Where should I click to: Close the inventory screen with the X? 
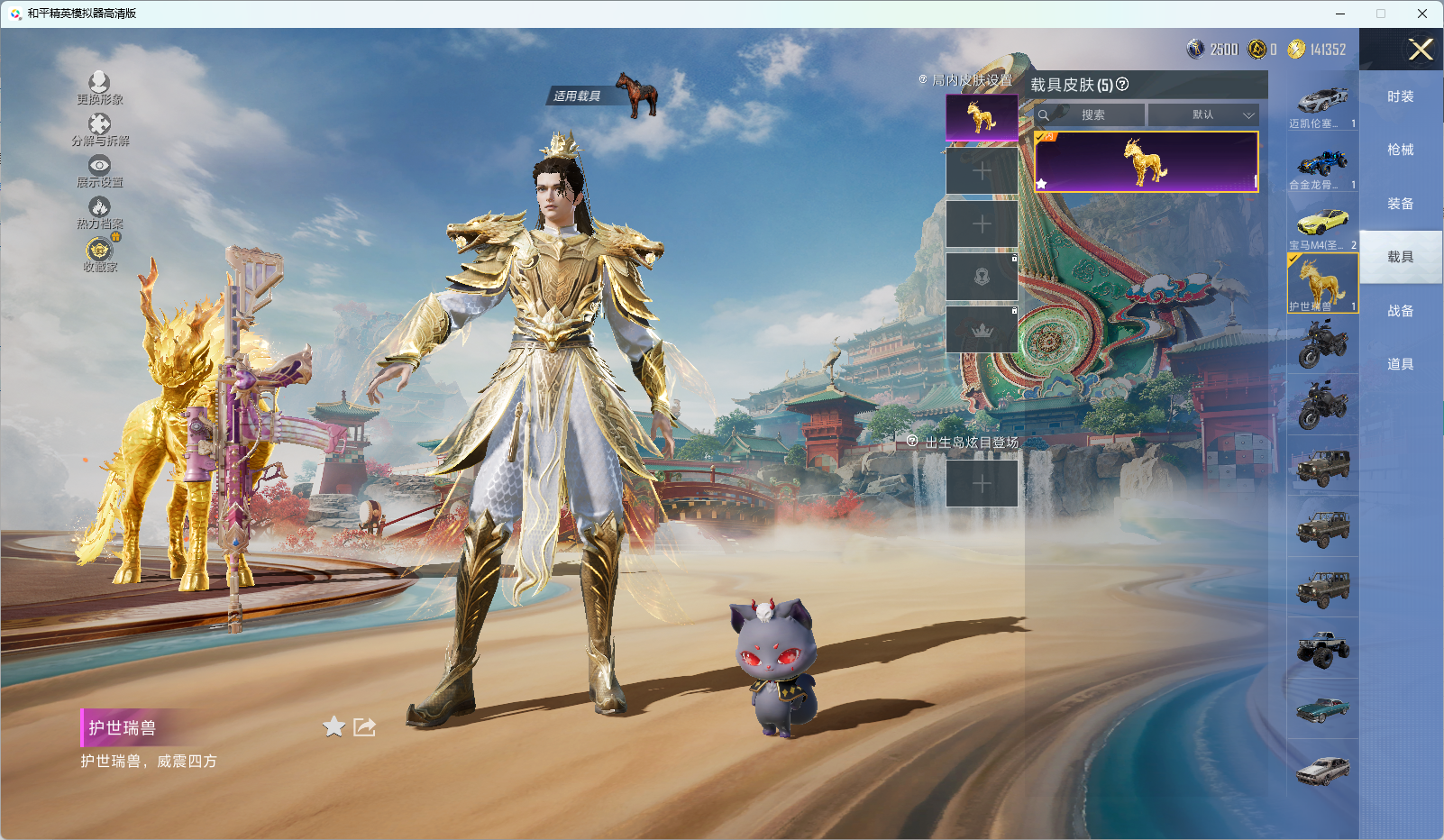coord(1421,50)
